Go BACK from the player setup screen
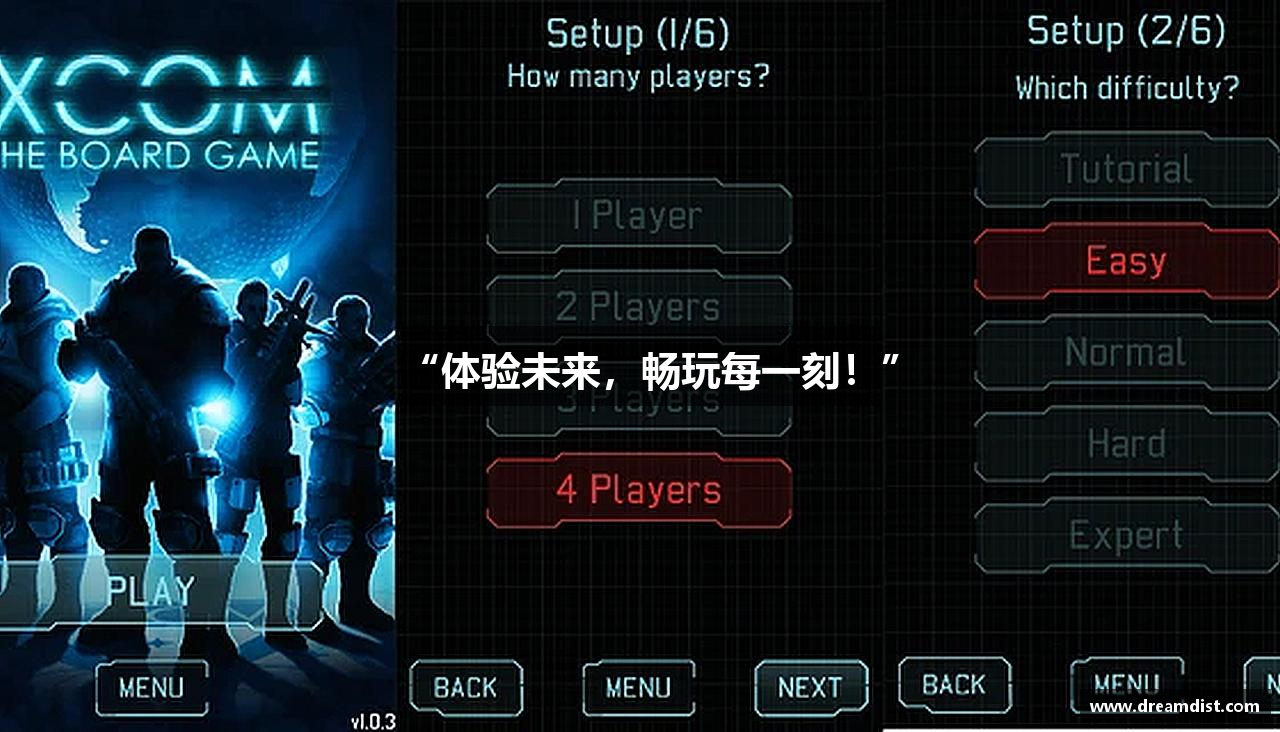This screenshot has width=1280, height=732. click(466, 688)
